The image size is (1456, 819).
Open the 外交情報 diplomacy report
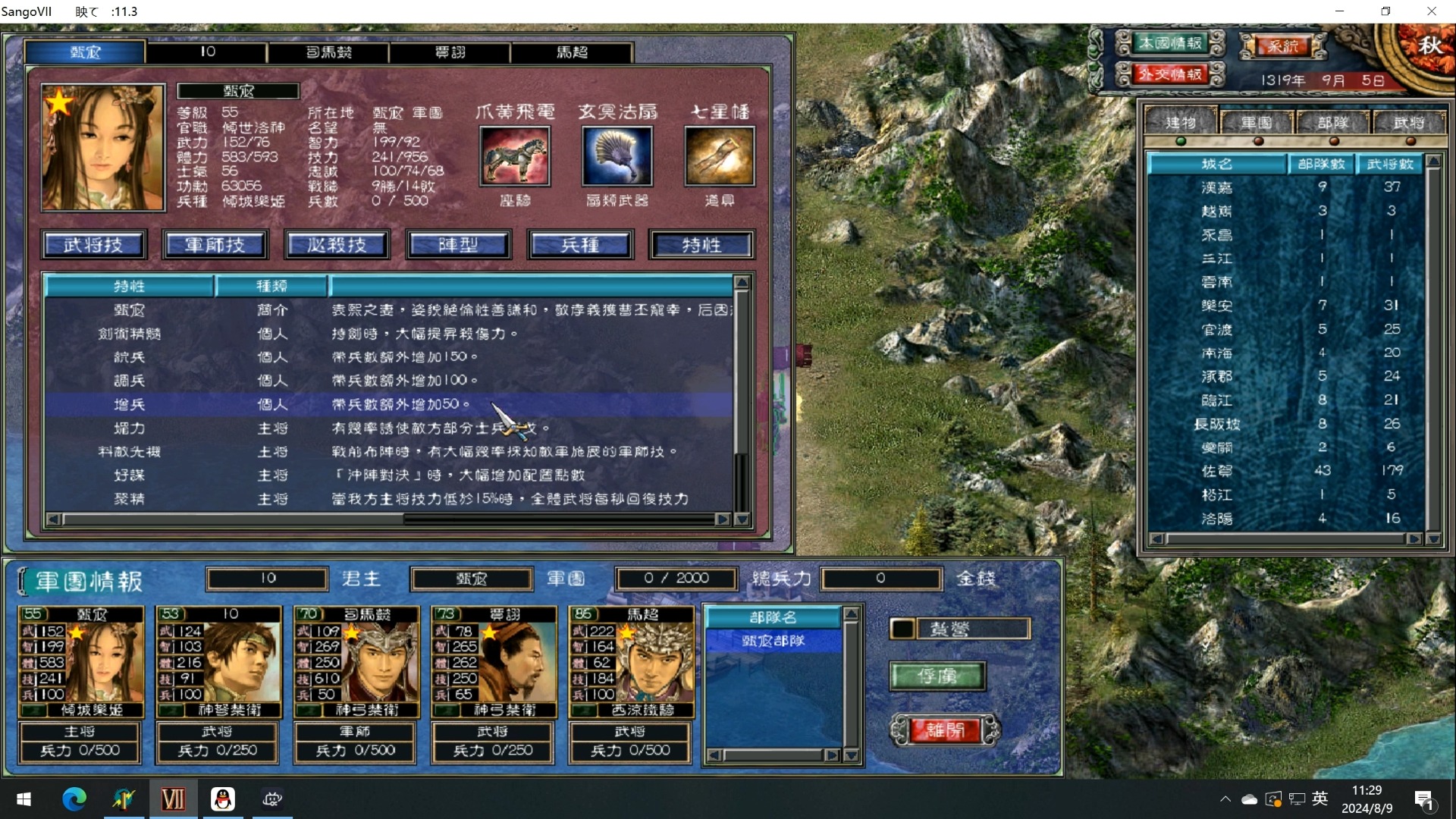[x=1169, y=74]
